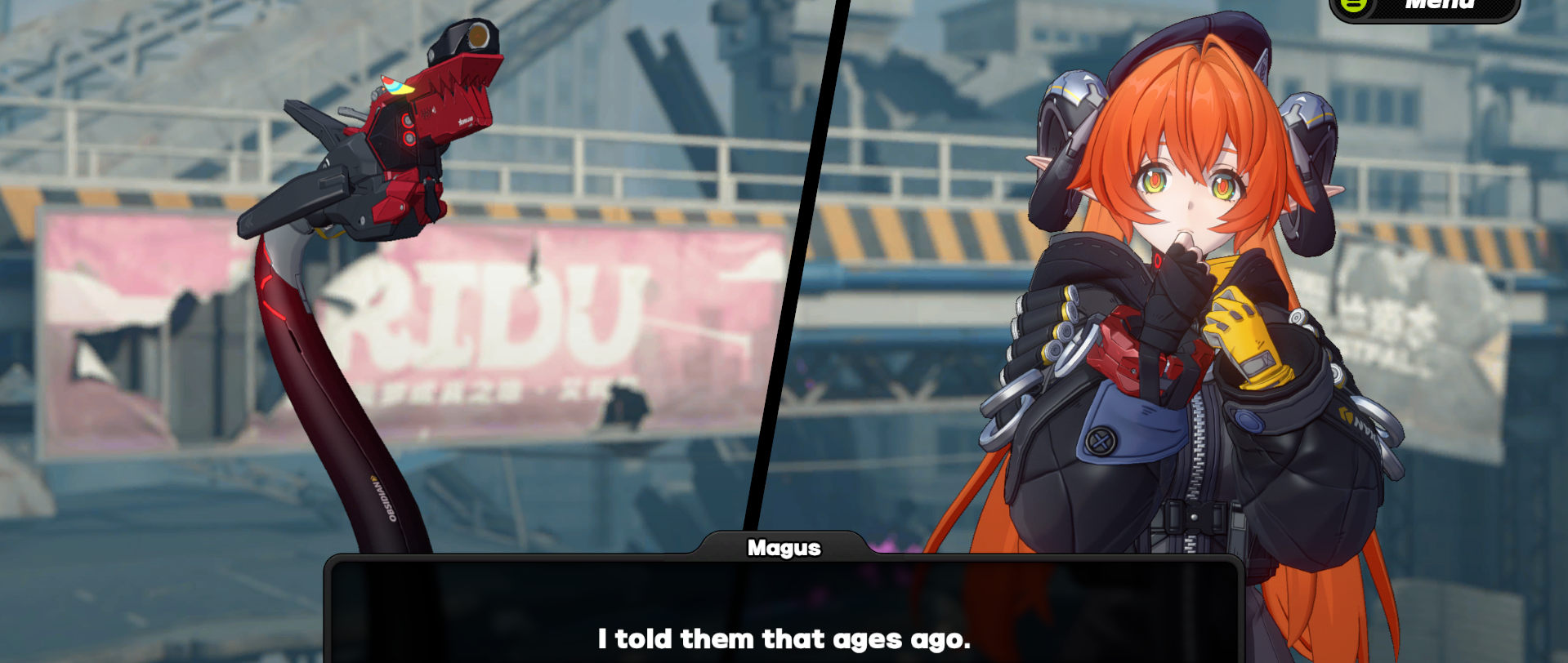Click the checkered Menu button background panel

pyautogui.click(x=1454, y=11)
